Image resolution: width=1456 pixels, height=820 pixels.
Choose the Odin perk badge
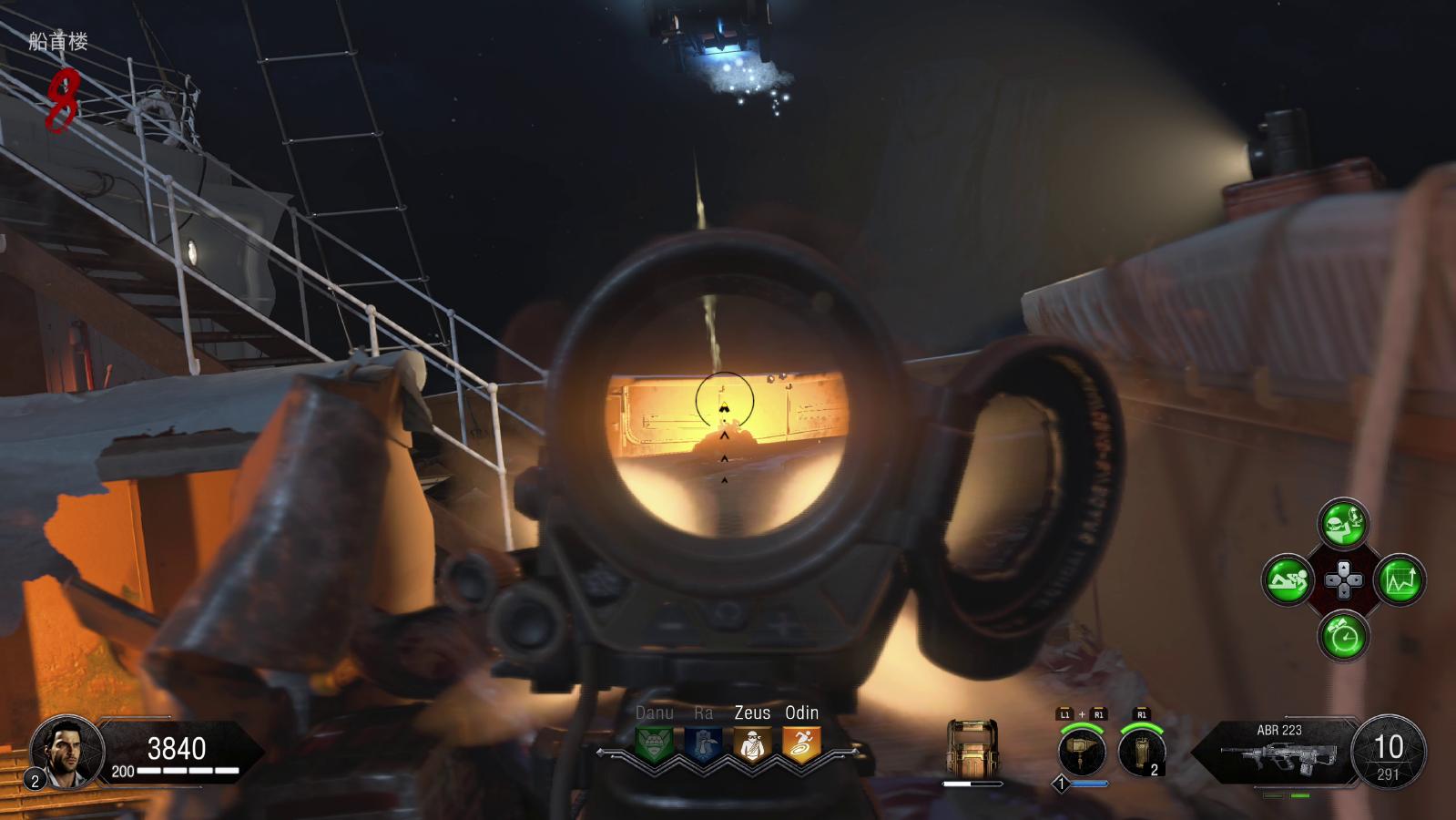pos(801,744)
